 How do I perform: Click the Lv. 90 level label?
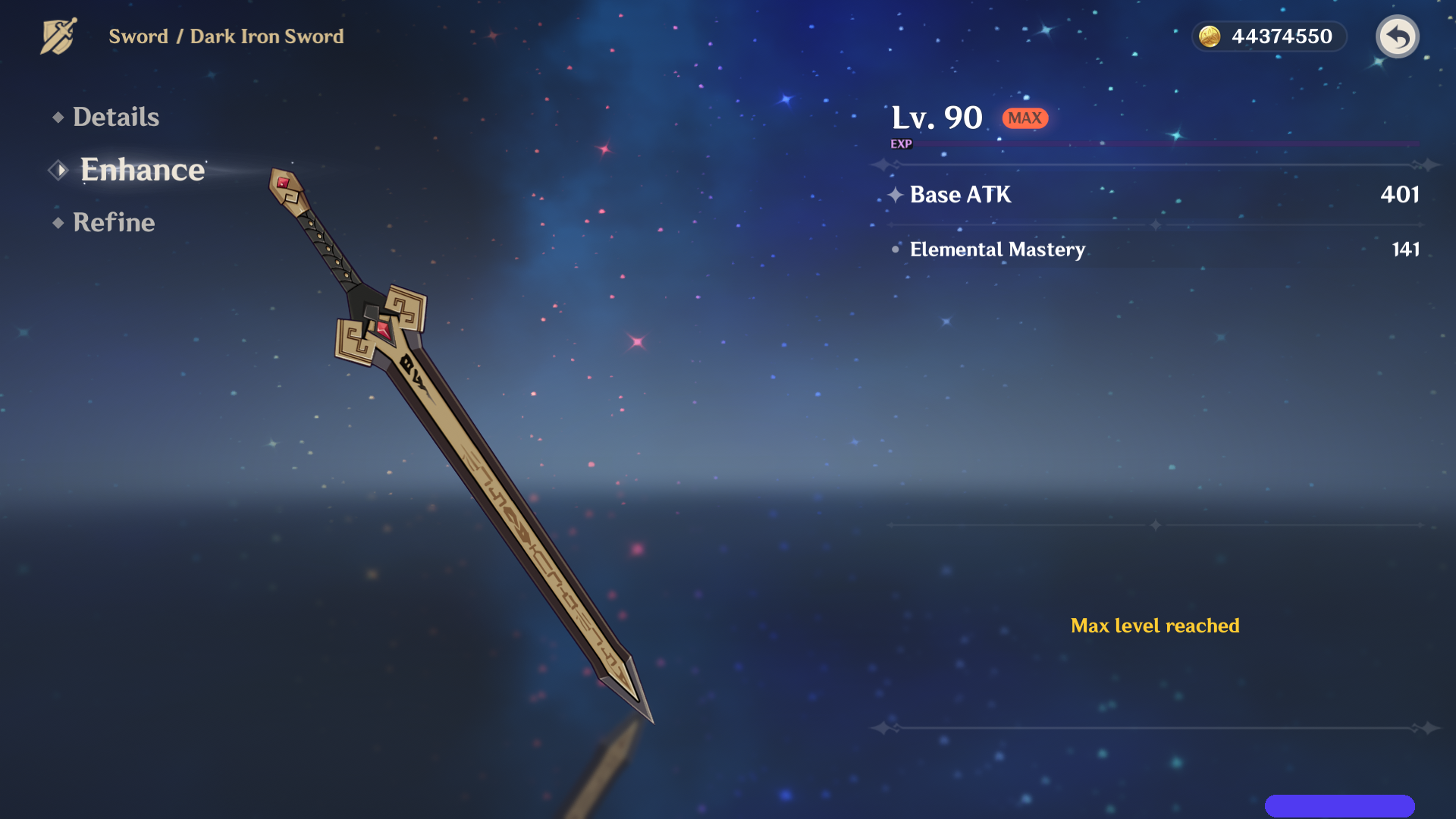[x=936, y=117]
